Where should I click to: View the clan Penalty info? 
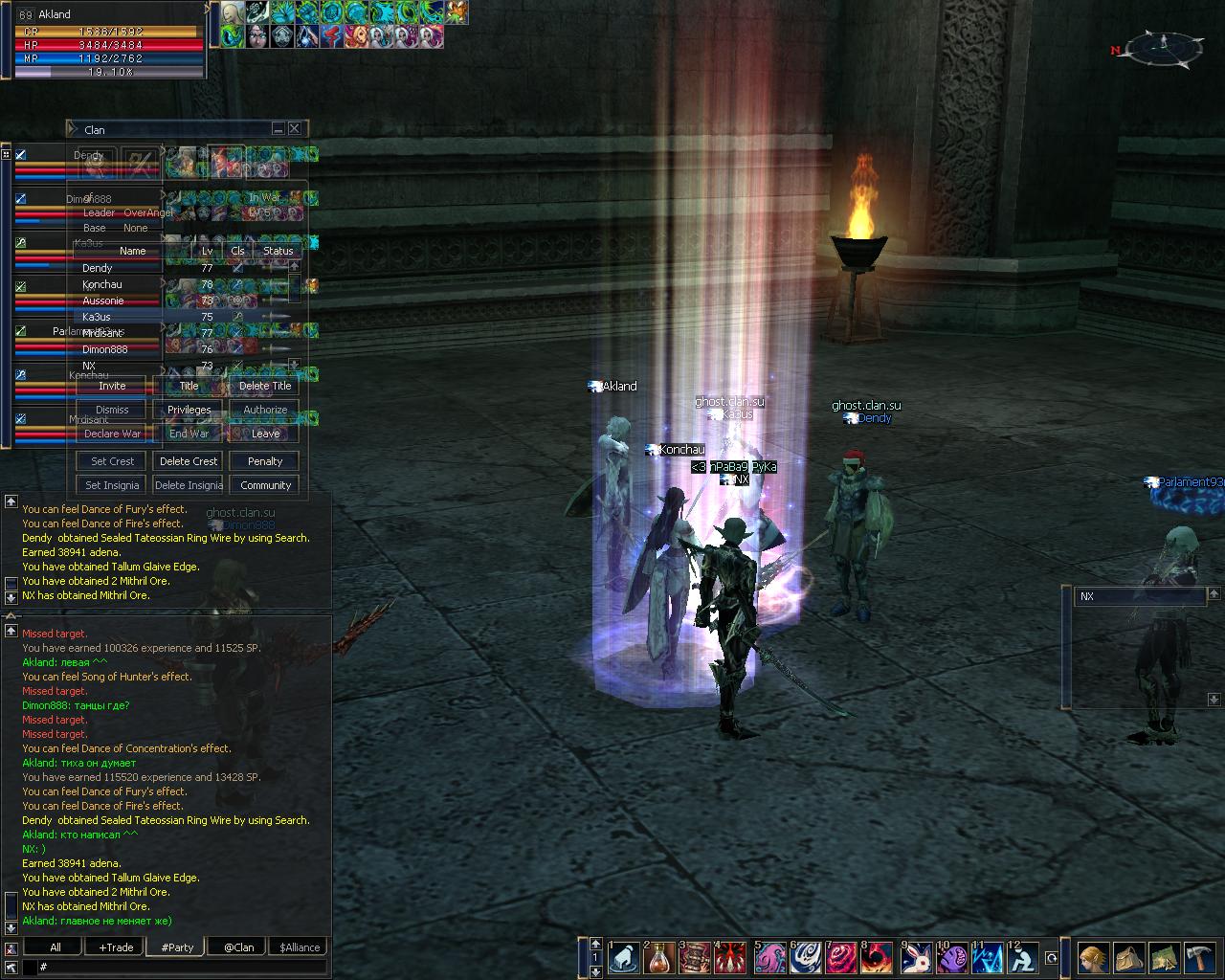tap(265, 461)
